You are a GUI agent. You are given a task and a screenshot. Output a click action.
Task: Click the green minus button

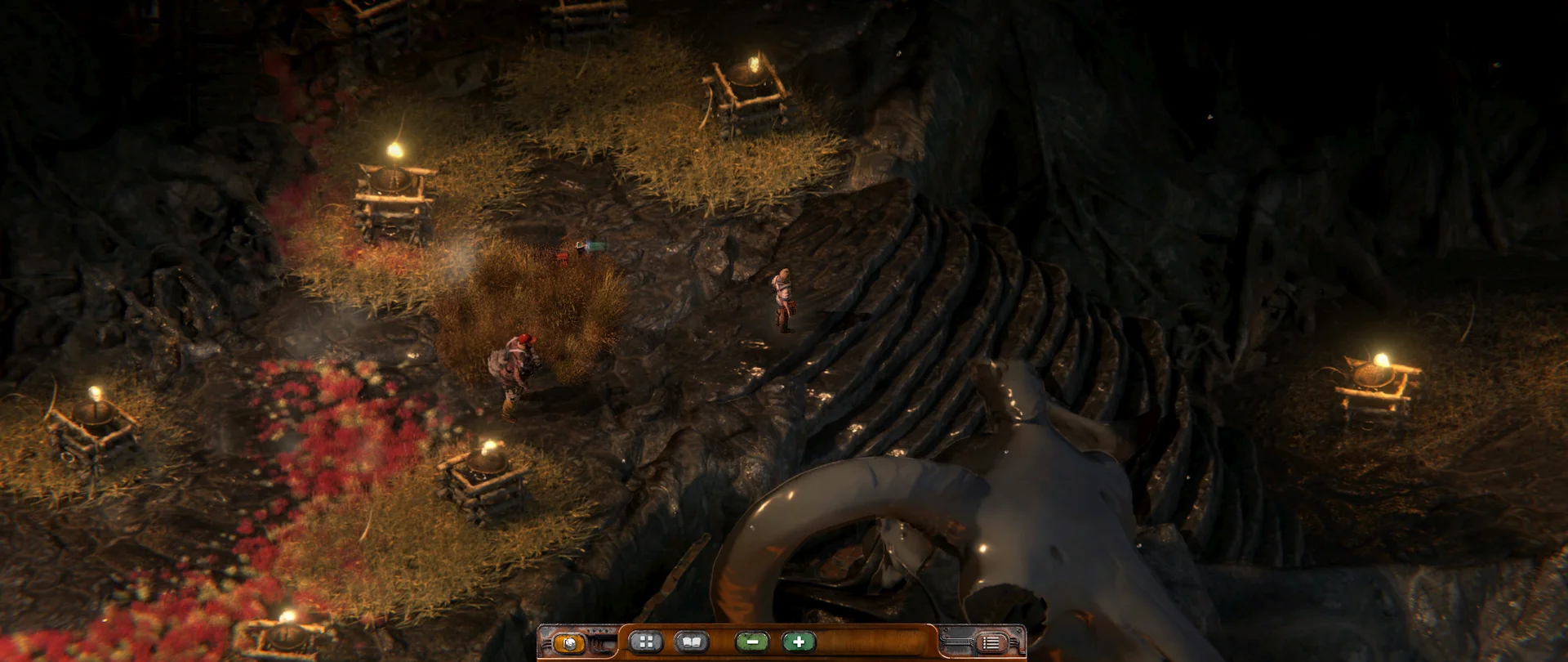point(751,642)
